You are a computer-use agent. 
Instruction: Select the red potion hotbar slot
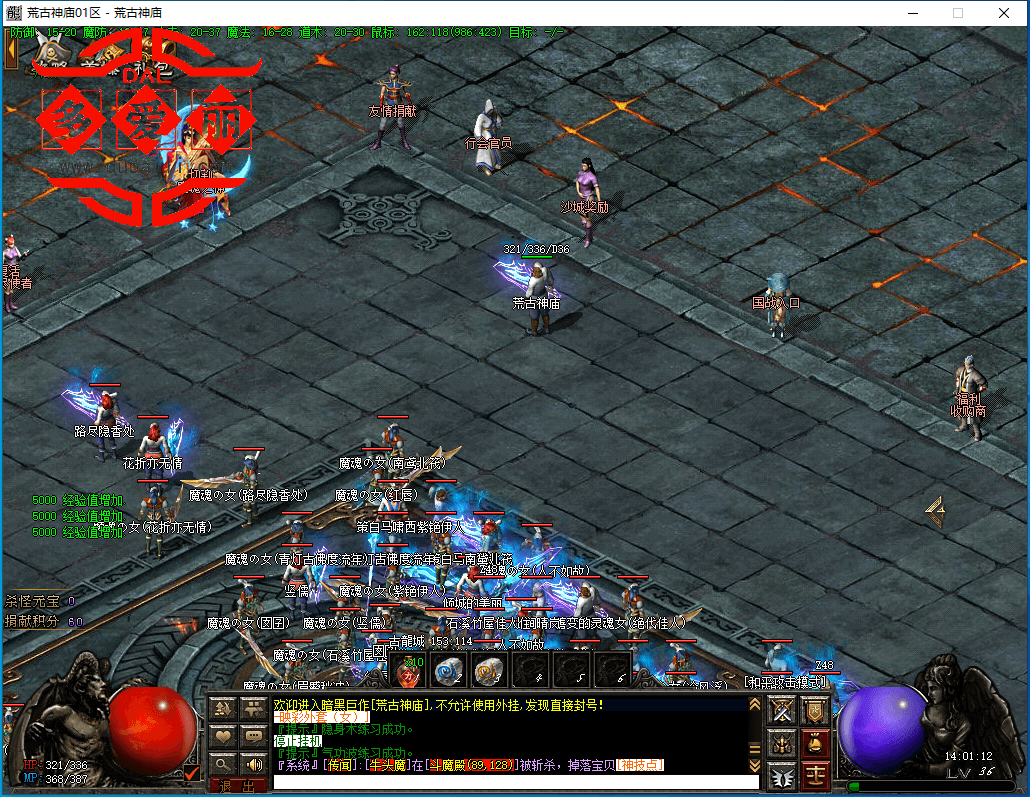click(407, 670)
